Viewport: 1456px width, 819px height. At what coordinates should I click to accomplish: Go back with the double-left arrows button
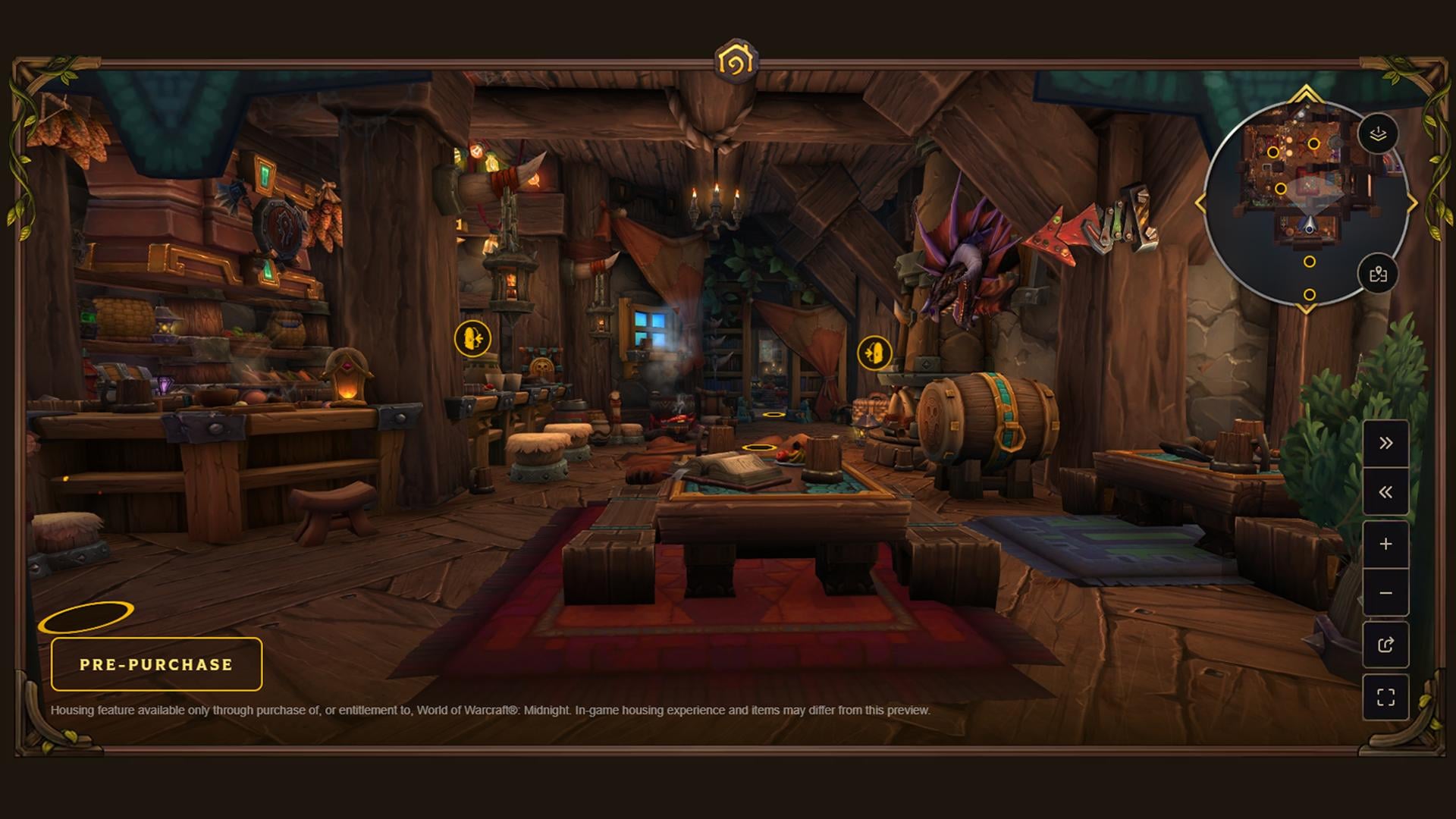click(x=1385, y=493)
